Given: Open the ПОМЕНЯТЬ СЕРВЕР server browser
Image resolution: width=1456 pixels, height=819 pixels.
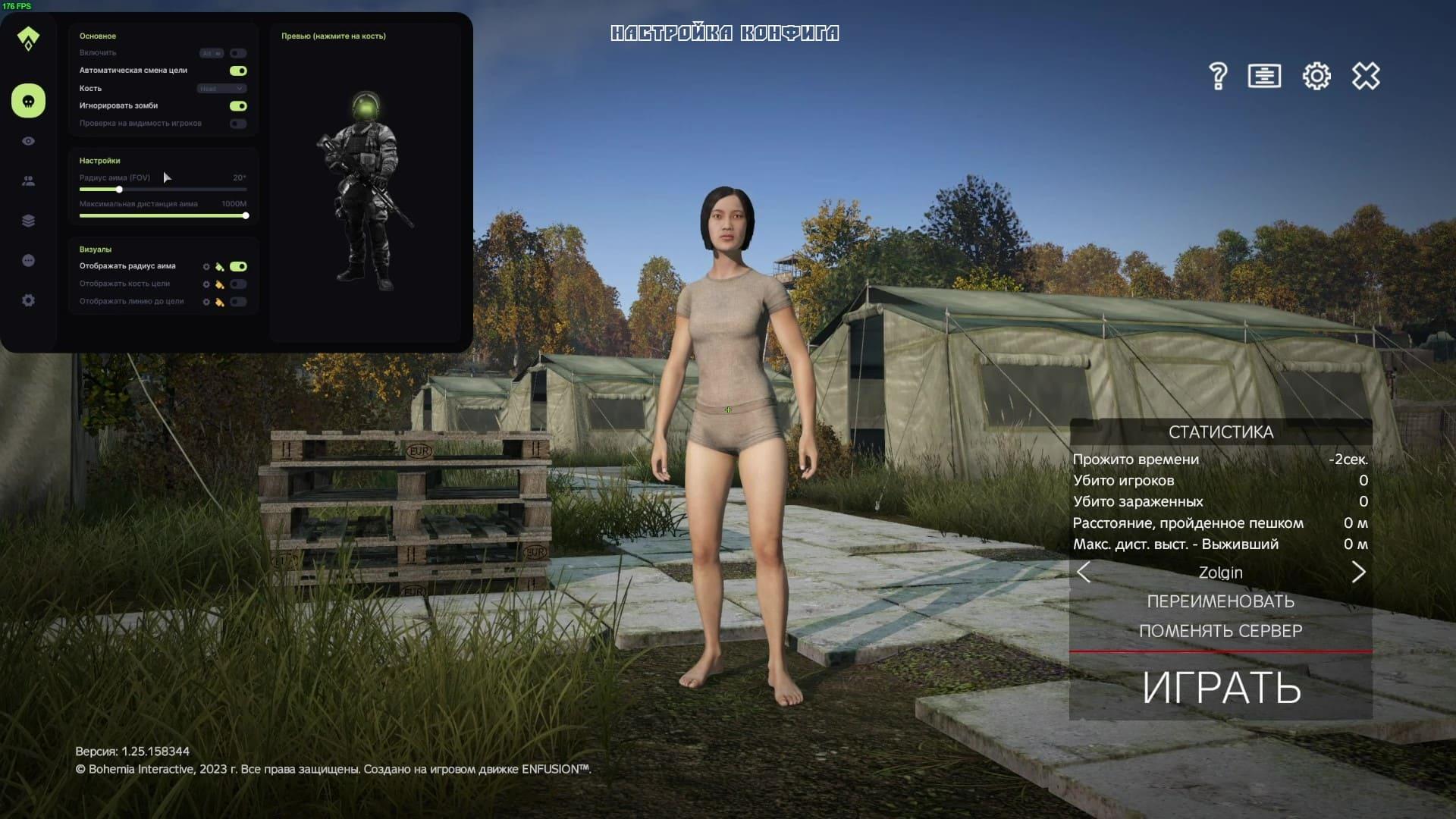Looking at the screenshot, I should coord(1220,631).
